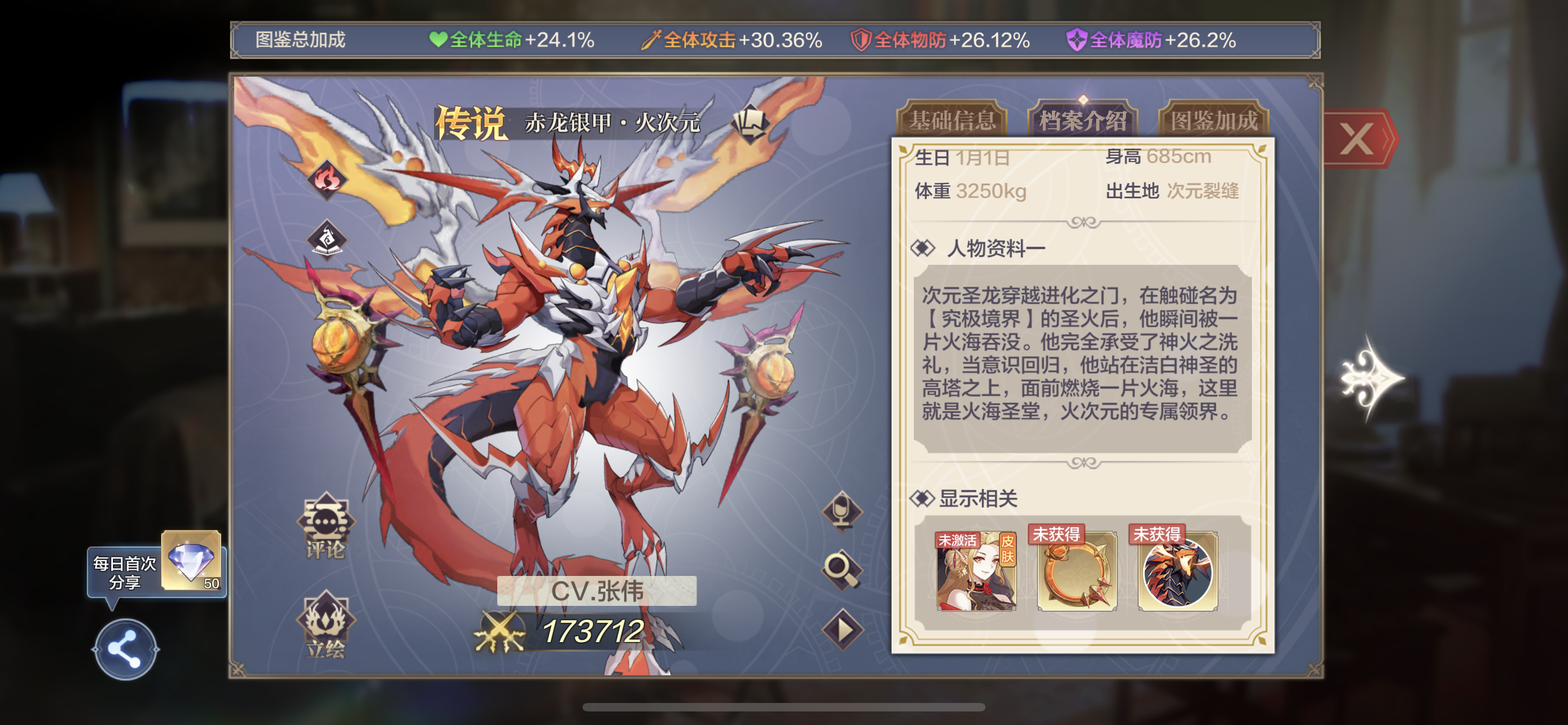
Task: Select the unobtained golden ring item
Action: tap(1076, 572)
